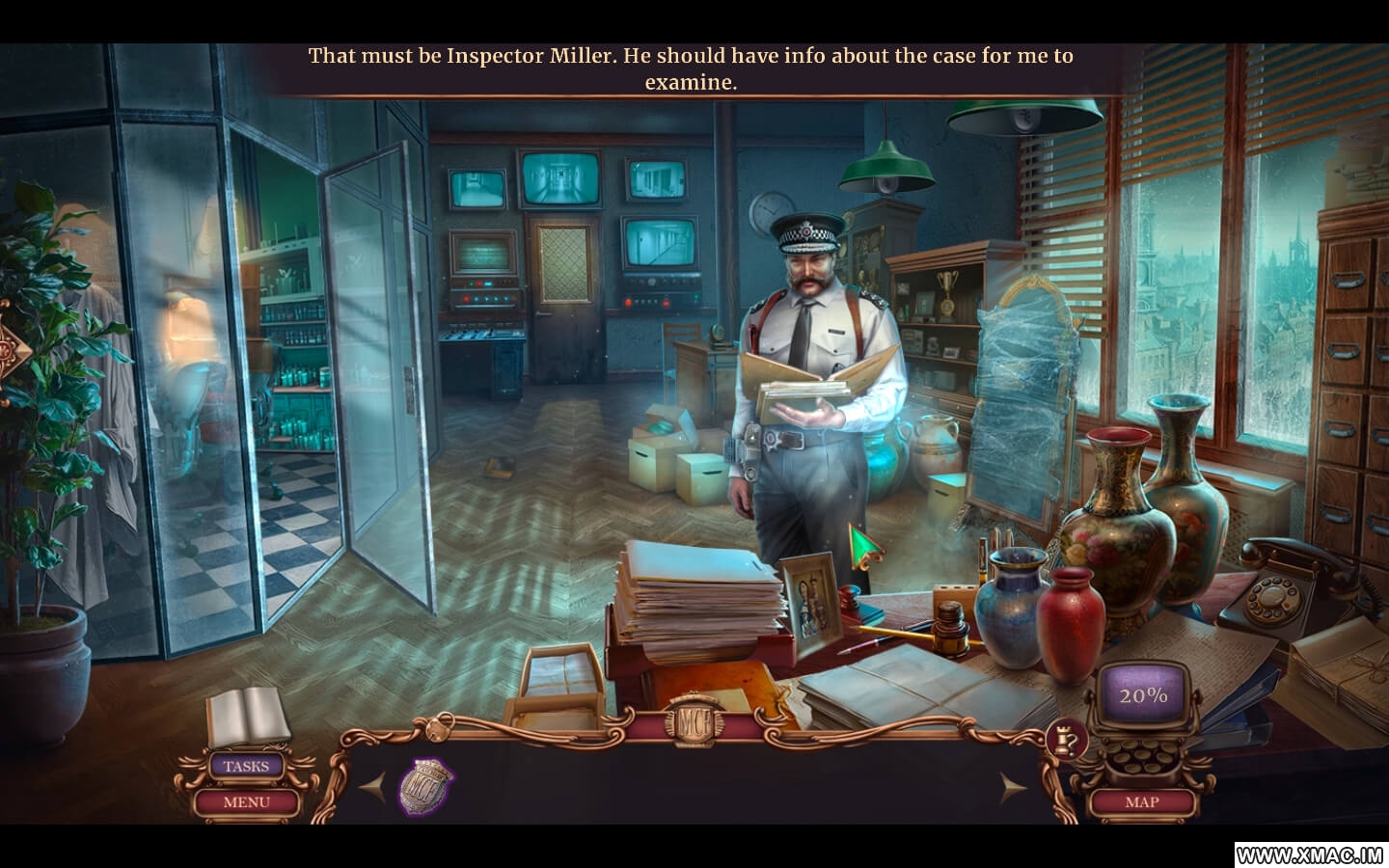Viewport: 1389px width, 868px height.
Task: Open the journal book icon
Action: click(x=247, y=717)
